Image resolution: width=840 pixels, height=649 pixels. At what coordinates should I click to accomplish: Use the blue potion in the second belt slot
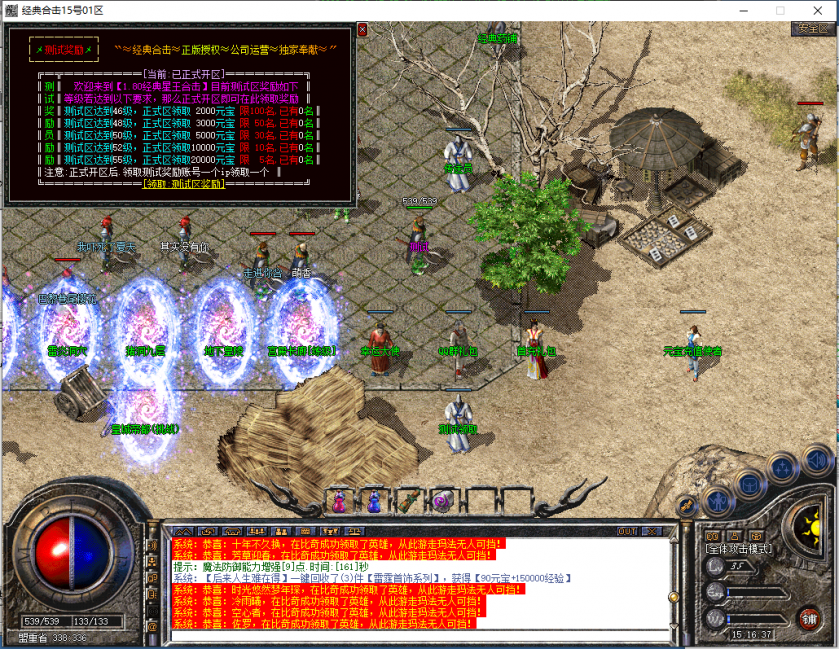point(374,500)
